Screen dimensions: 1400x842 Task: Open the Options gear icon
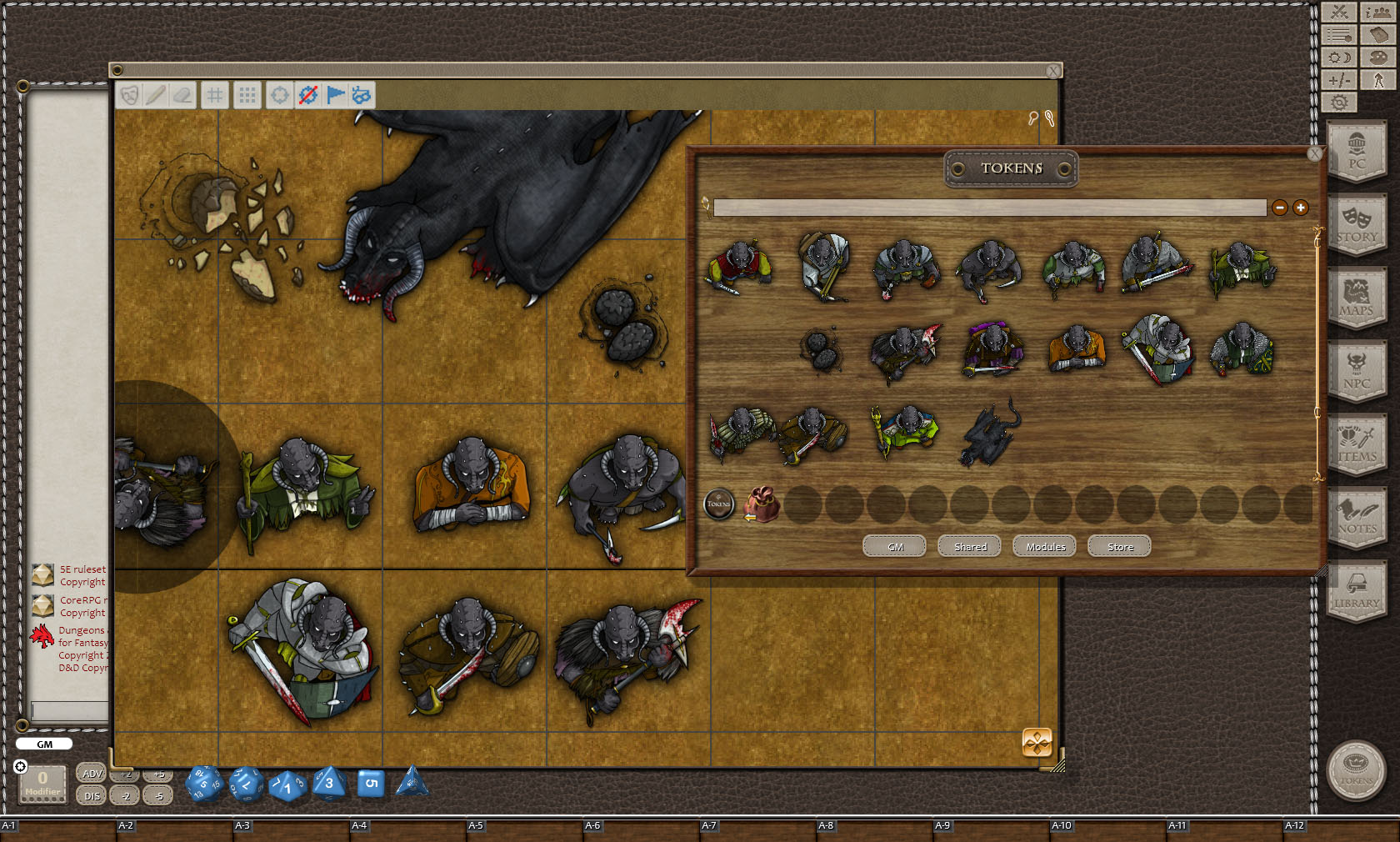pyautogui.click(x=1339, y=102)
